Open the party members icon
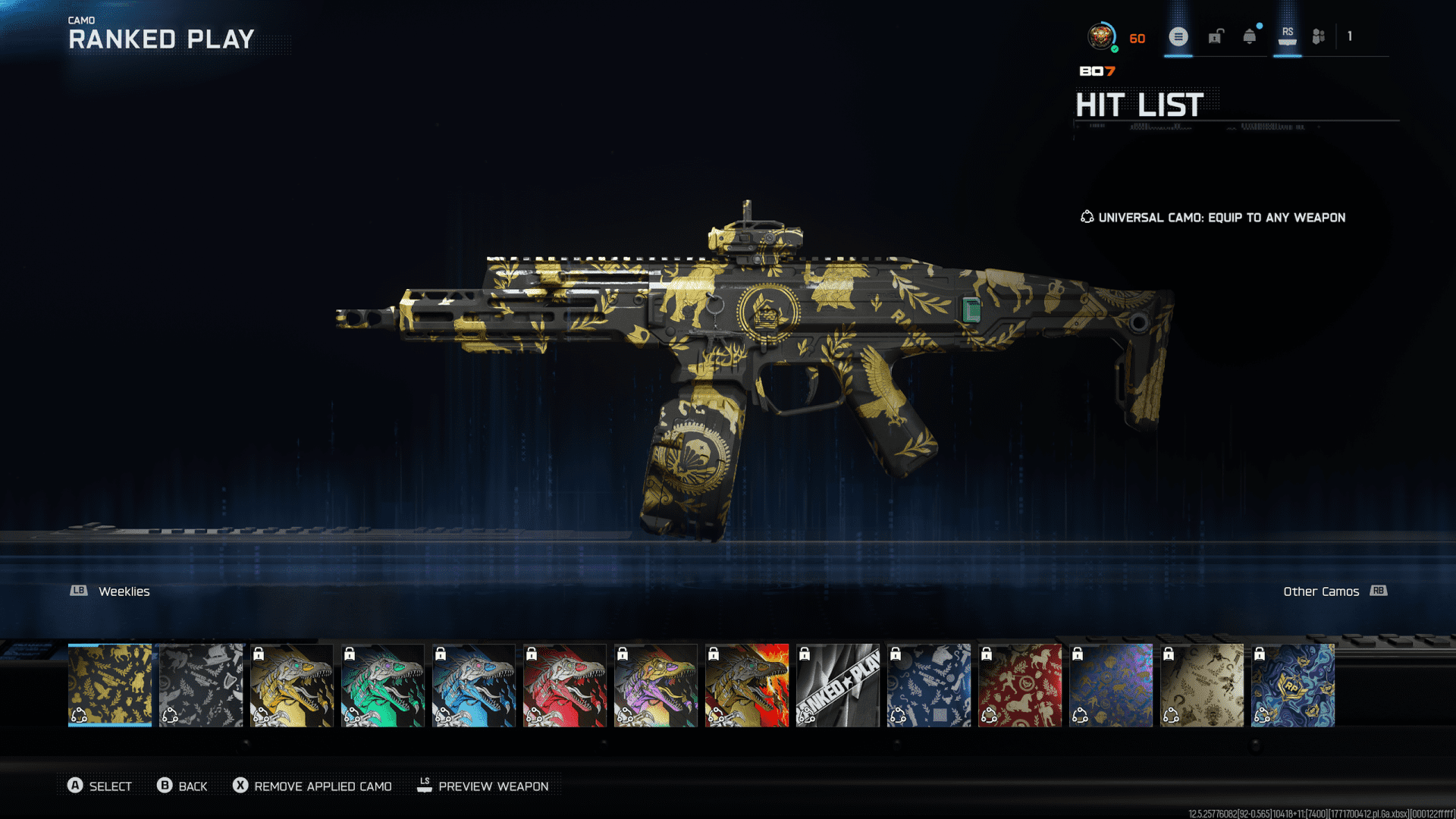1456x819 pixels. (1319, 36)
